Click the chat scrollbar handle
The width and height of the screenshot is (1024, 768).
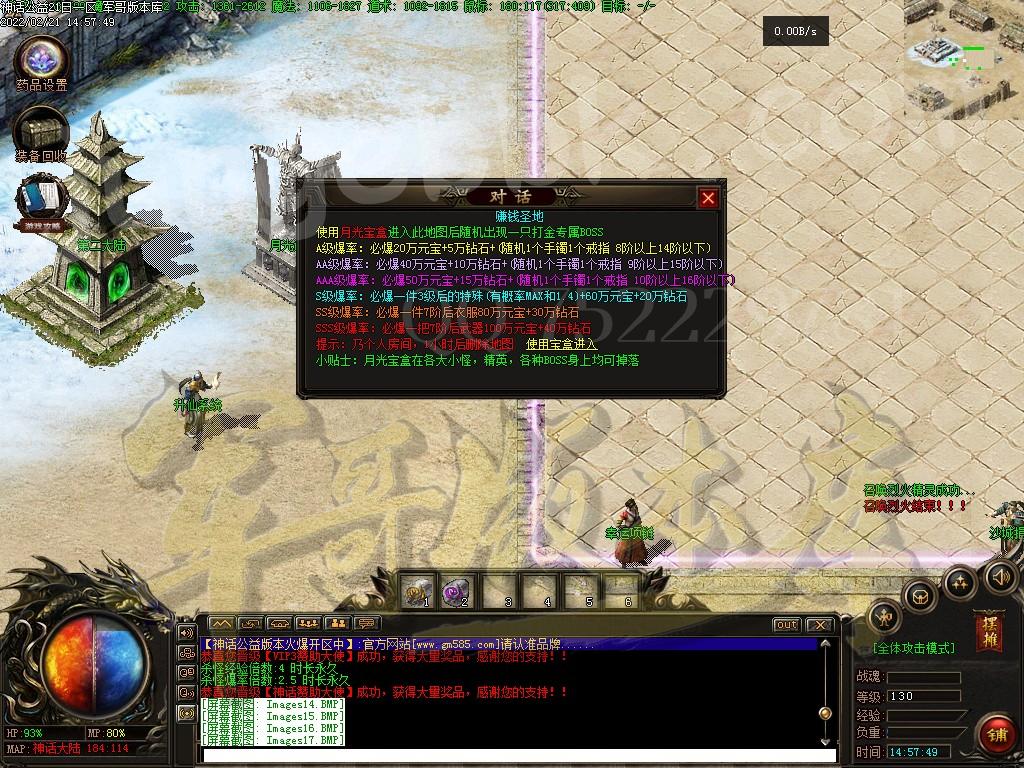pos(825,713)
